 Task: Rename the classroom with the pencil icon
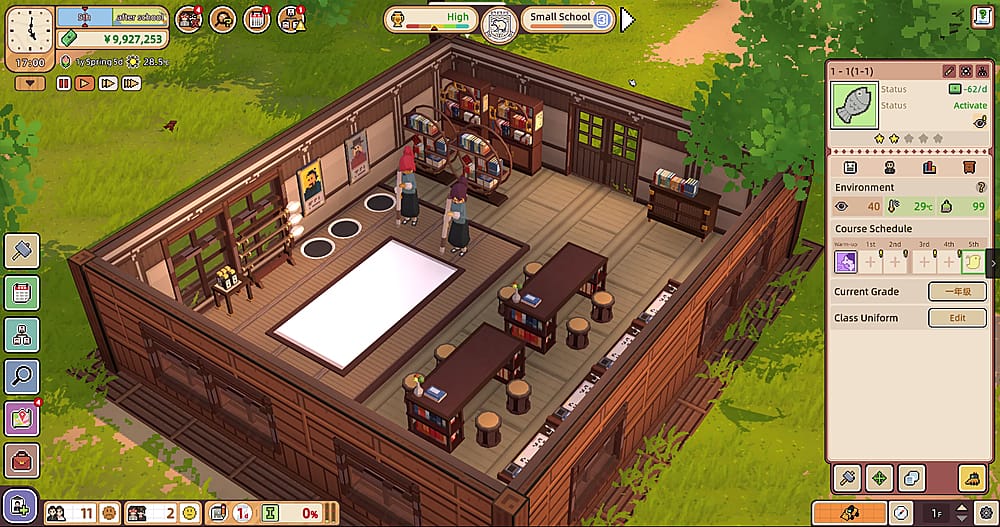(949, 71)
